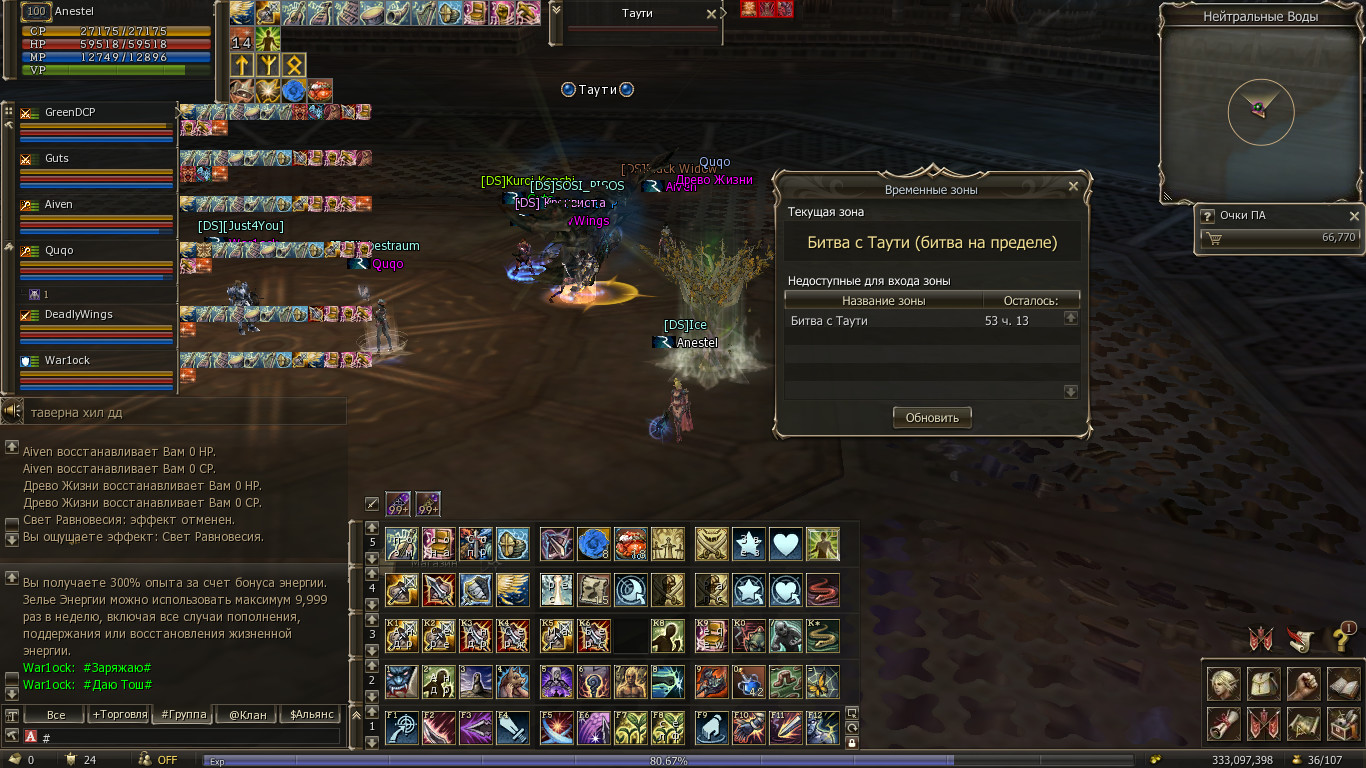Click the minimap of Нейтральные Воды
Viewport: 1366px width, 768px height.
click(x=1260, y=111)
